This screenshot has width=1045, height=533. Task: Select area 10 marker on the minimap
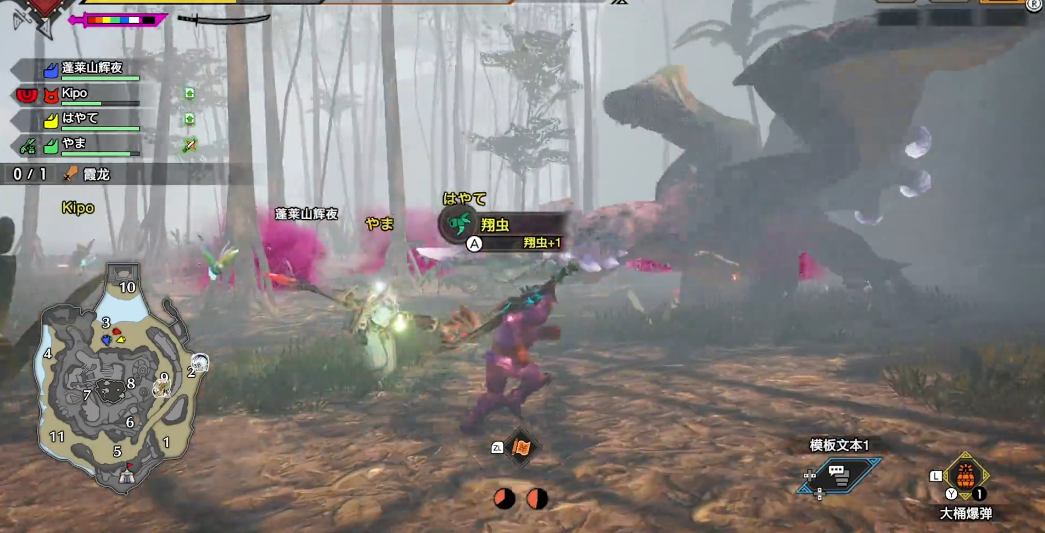(x=127, y=287)
